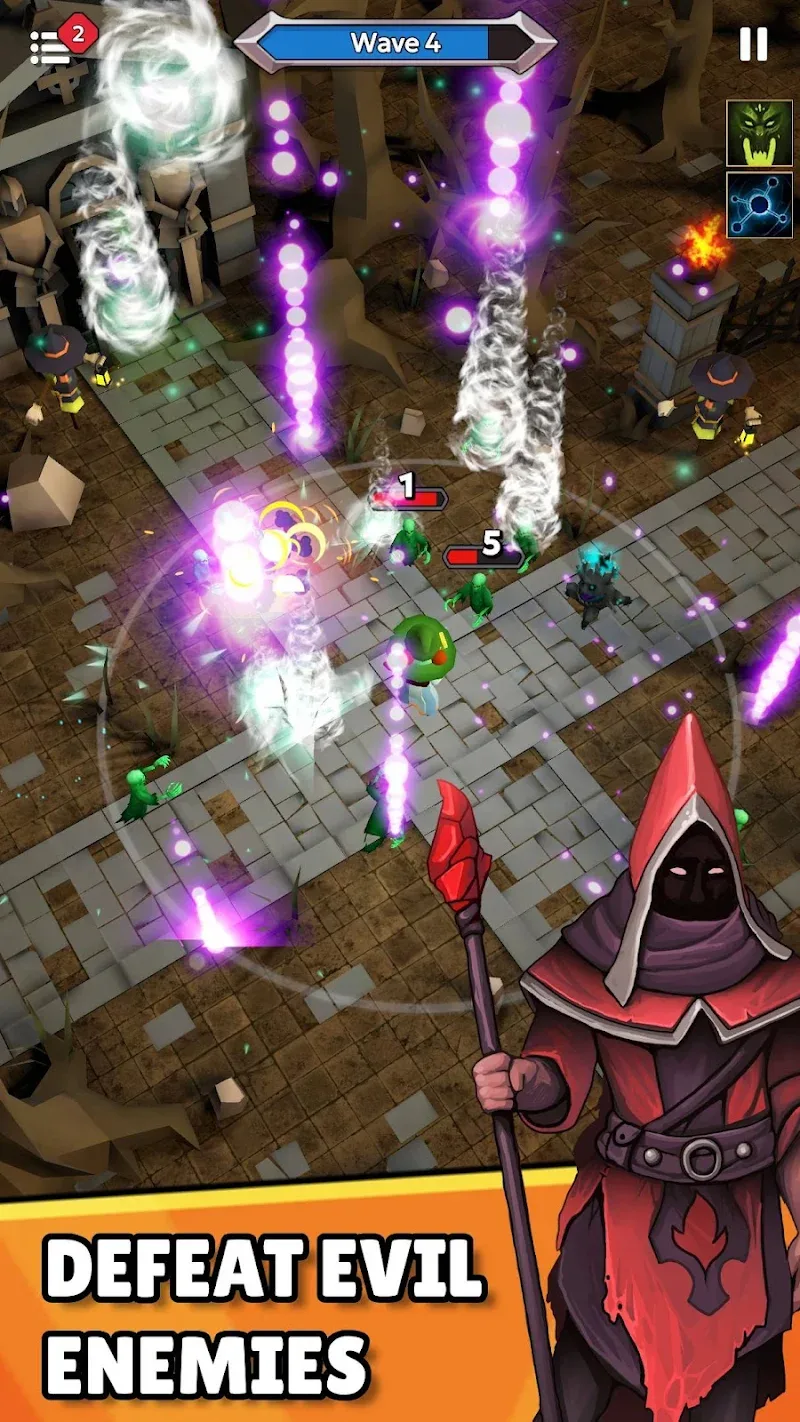Pause the game
This screenshot has width=800, height=1422.
(753, 43)
